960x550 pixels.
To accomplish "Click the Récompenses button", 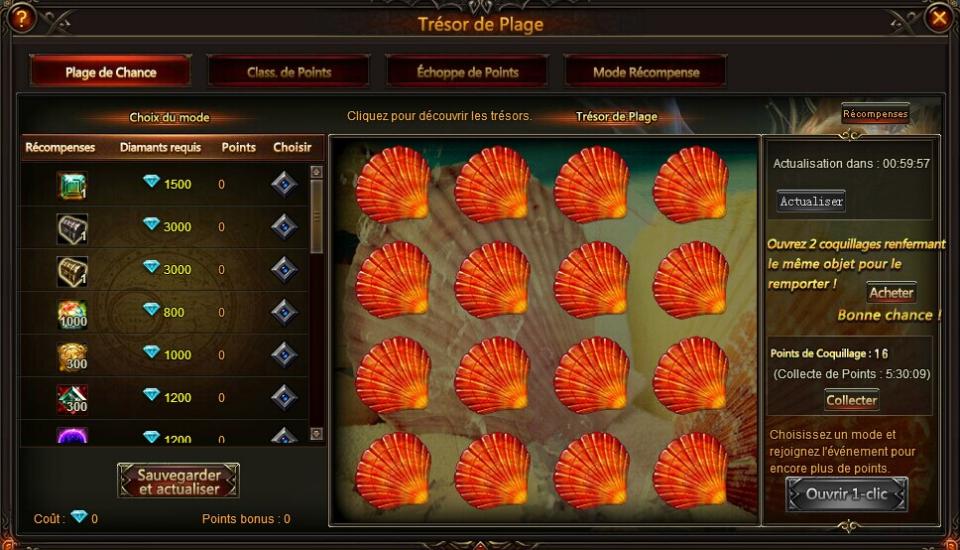I will coord(875,114).
